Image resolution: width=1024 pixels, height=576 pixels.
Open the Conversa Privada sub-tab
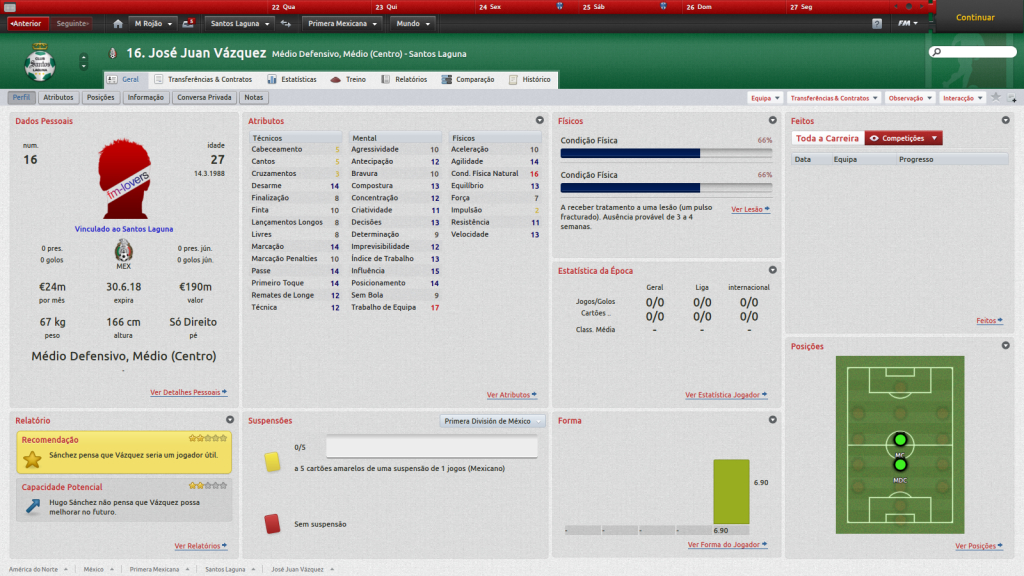(x=204, y=98)
